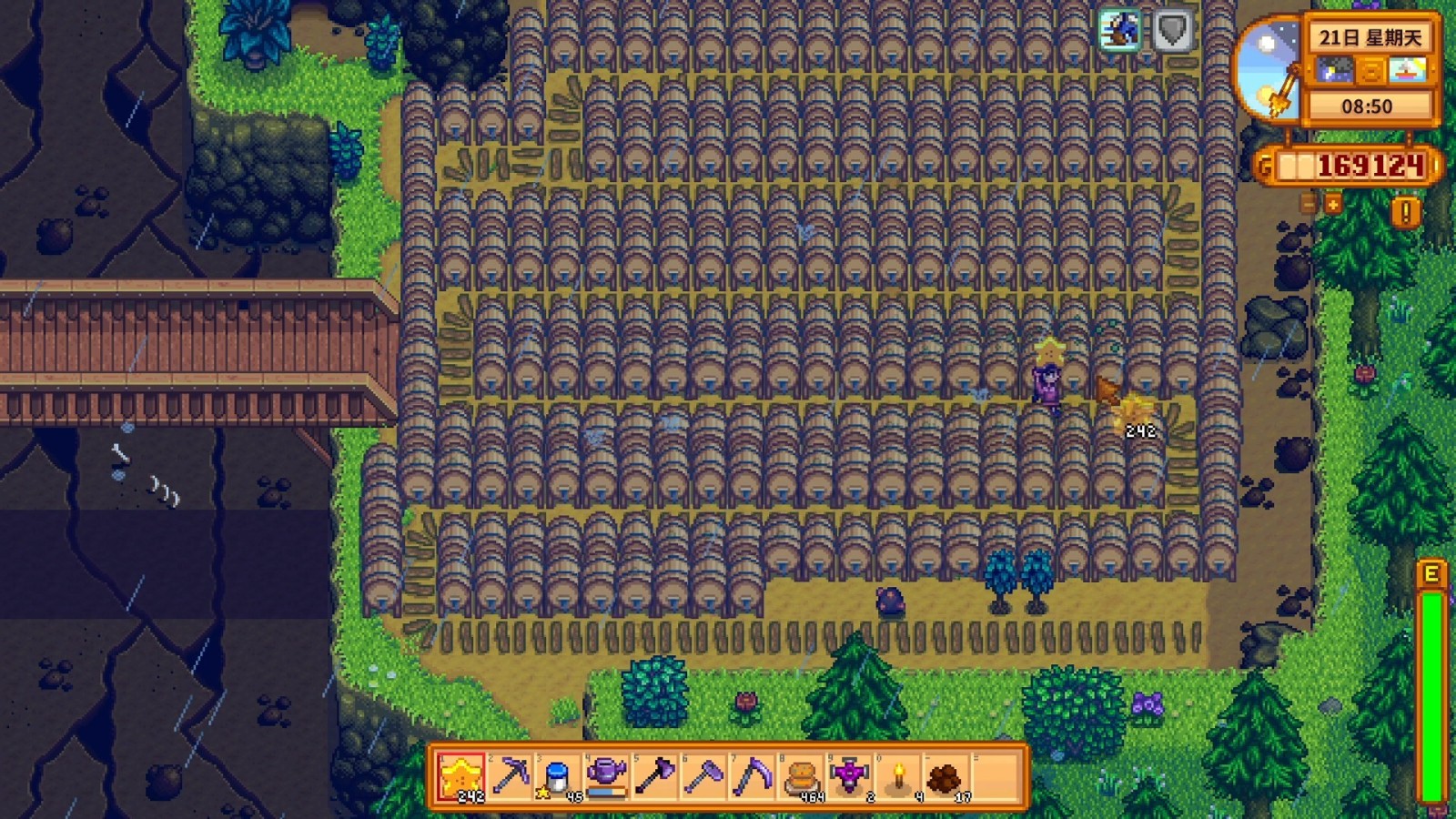Open the journal with the exclamation icon

click(x=1406, y=213)
